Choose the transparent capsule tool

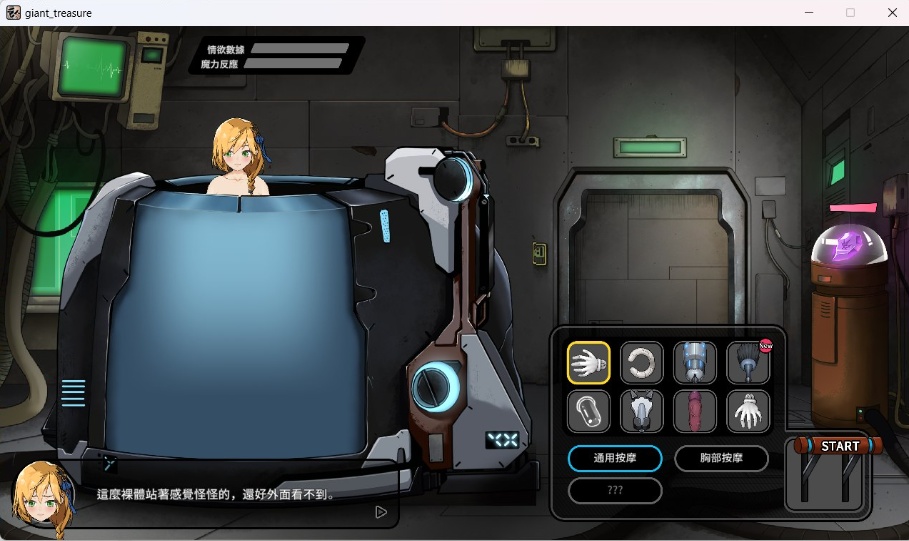pos(589,410)
